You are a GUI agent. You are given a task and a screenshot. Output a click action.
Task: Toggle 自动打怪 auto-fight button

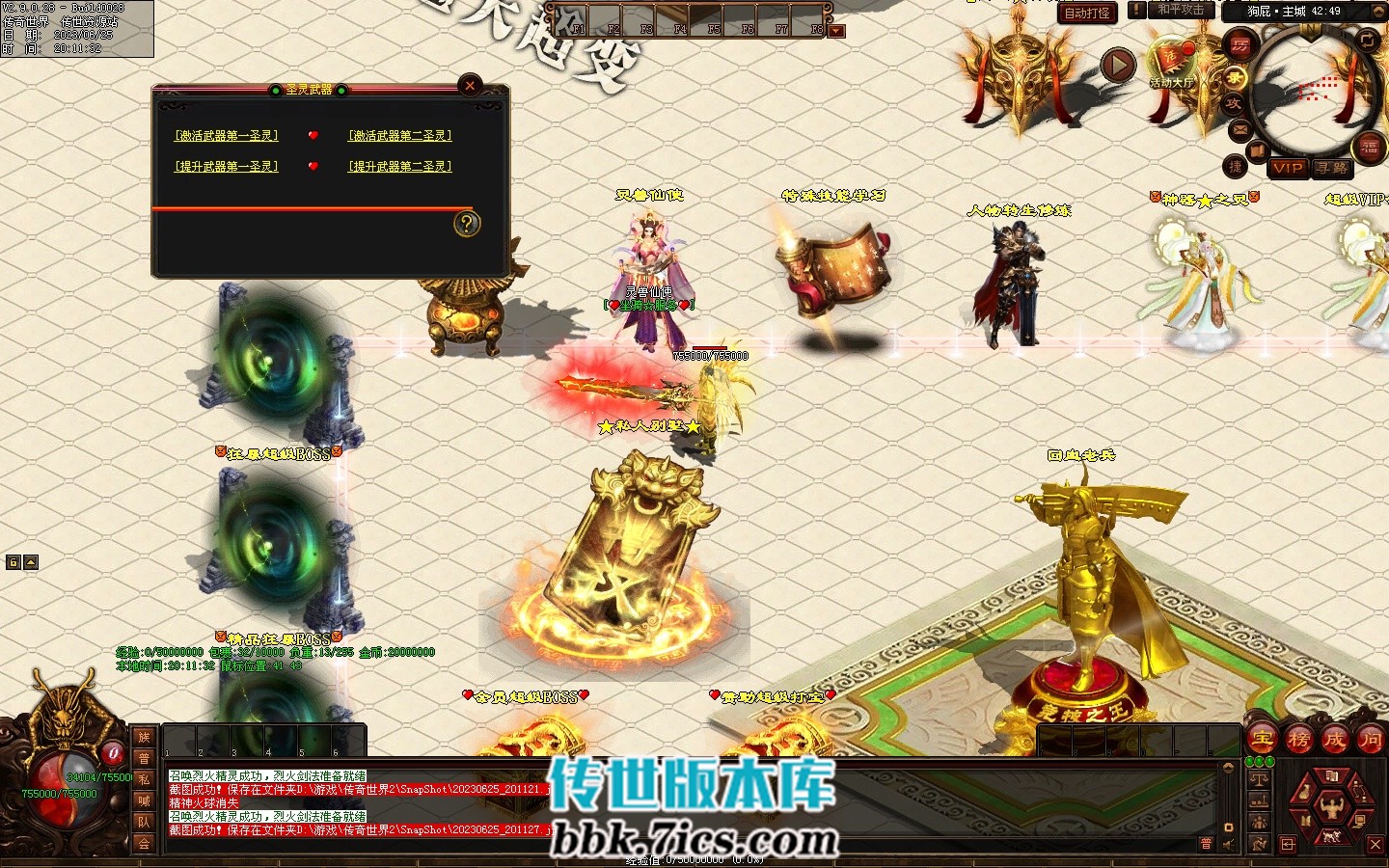click(1087, 13)
